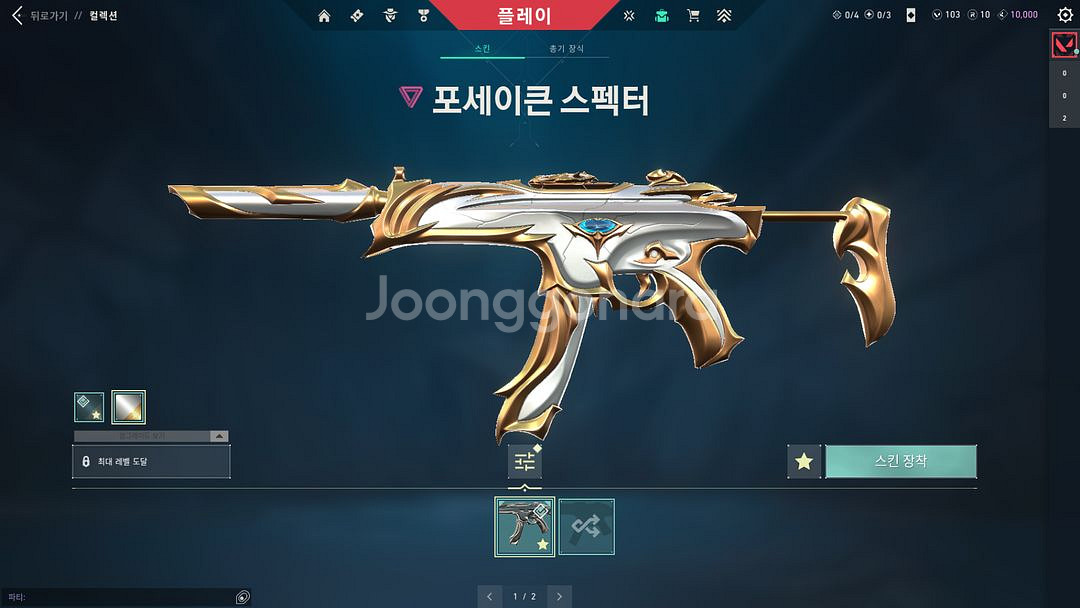This screenshot has width=1080, height=608.
Task: Select the white-gold variant swatch
Action: 129,407
